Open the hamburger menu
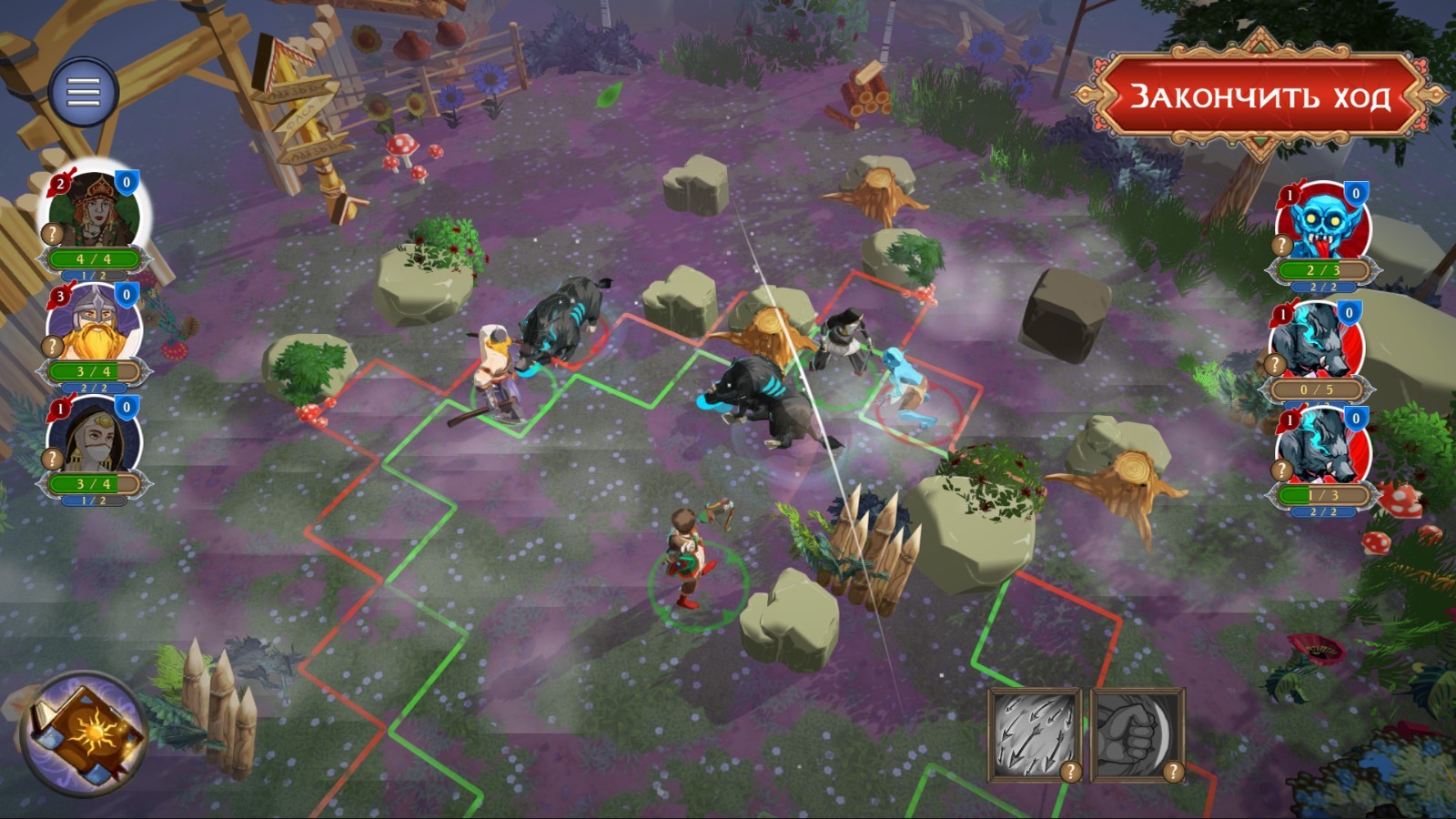The image size is (1456, 819). click(83, 91)
